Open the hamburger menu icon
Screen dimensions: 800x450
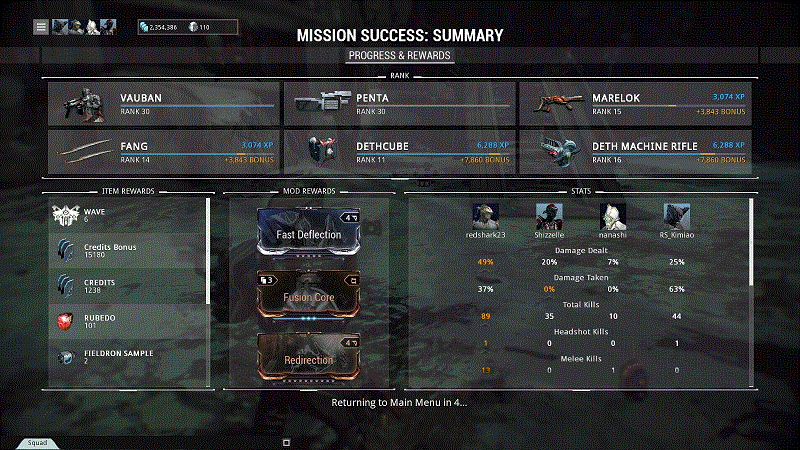(x=41, y=27)
